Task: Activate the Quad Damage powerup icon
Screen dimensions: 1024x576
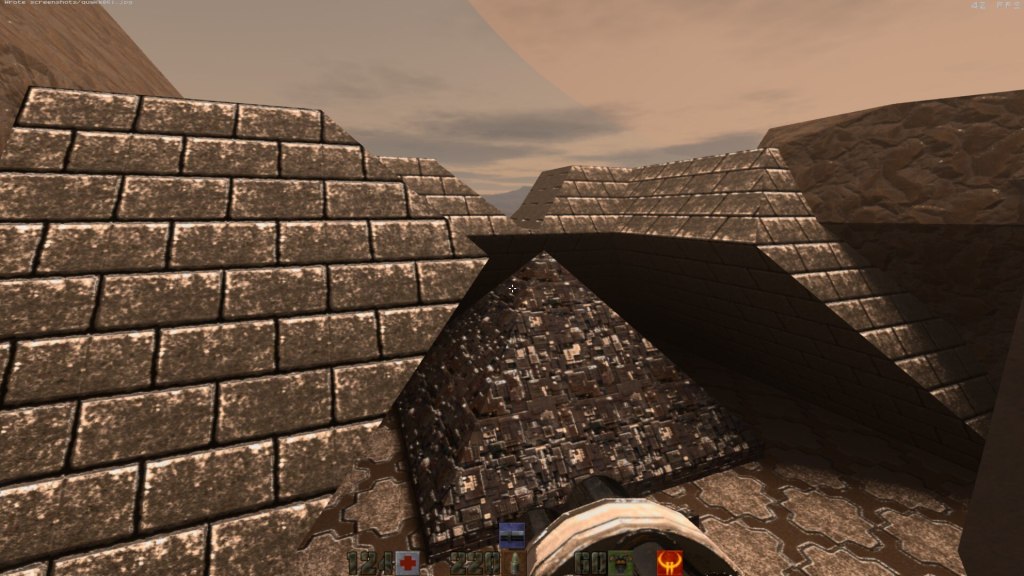Action: click(669, 563)
